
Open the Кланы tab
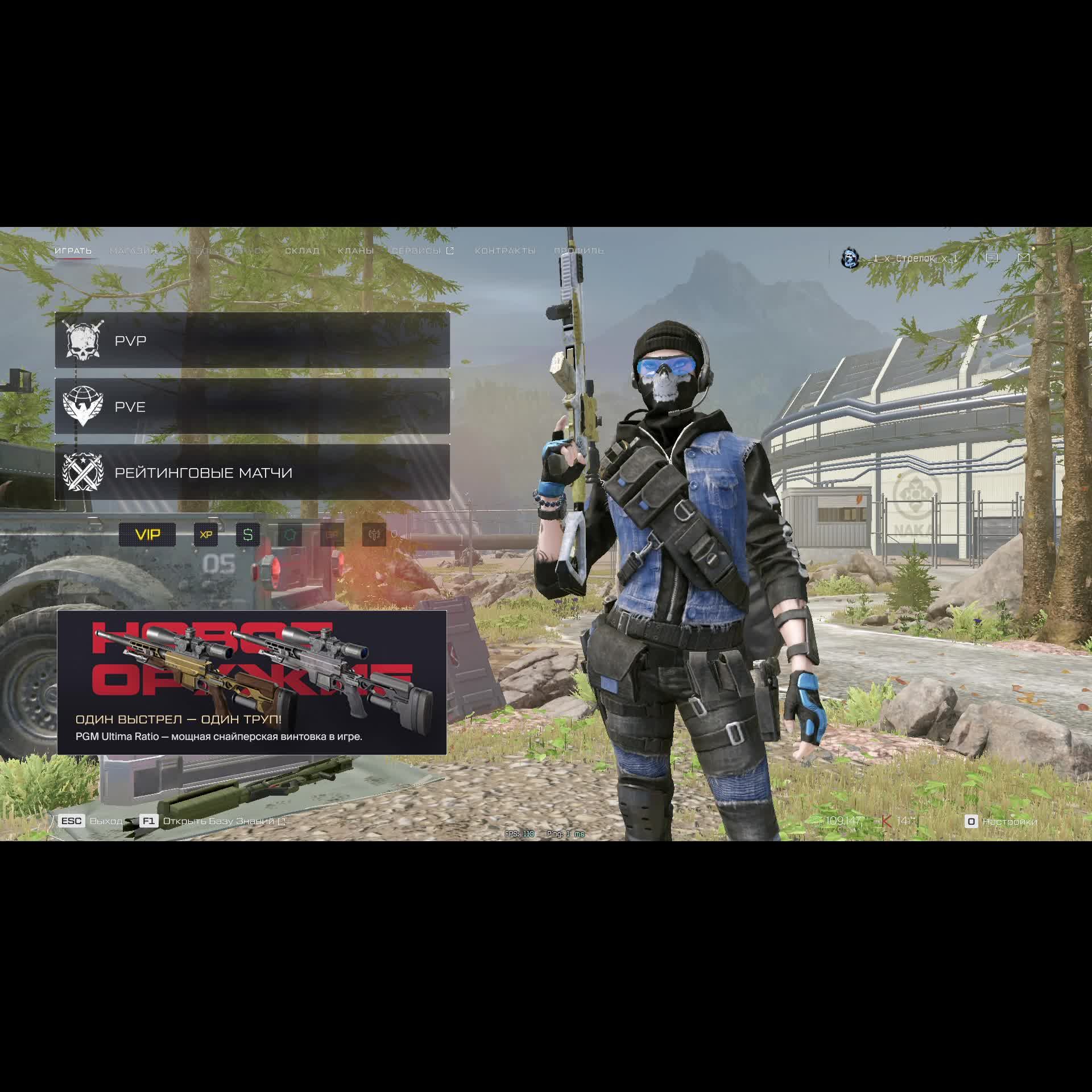355,251
